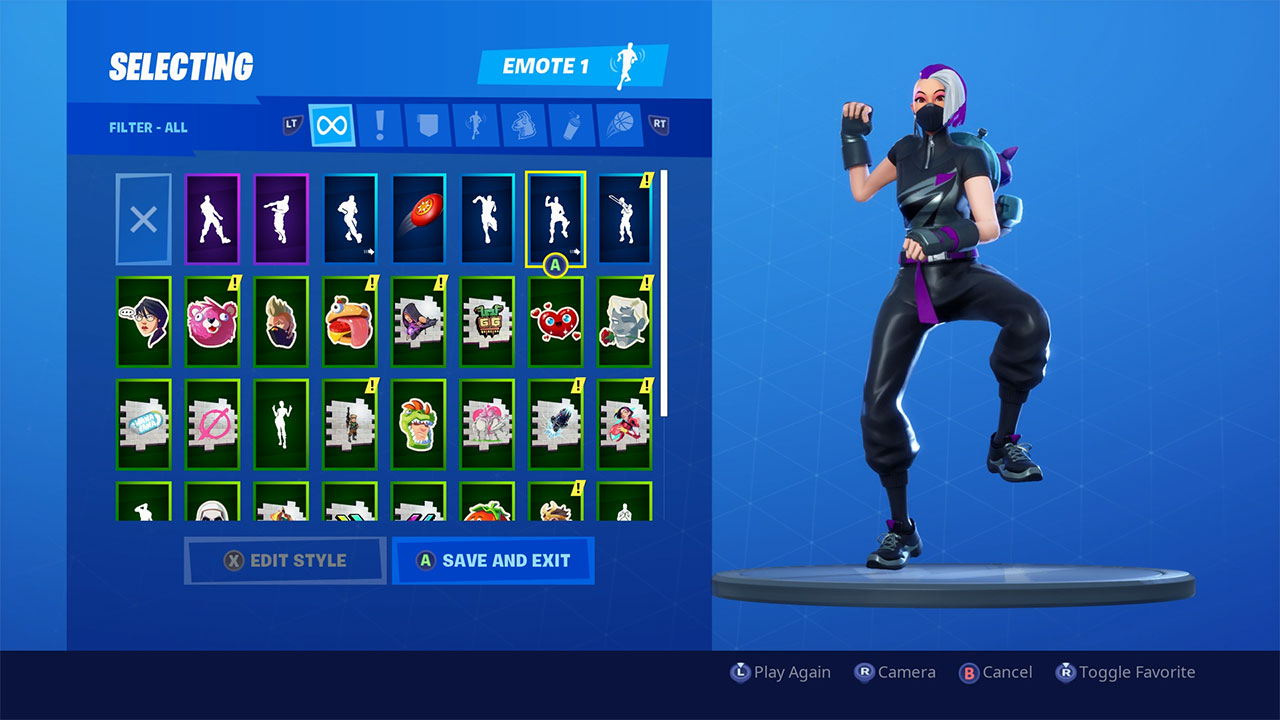This screenshot has height=720, width=1280.
Task: Select the dancing figure emotes filter icon
Action: coord(475,126)
